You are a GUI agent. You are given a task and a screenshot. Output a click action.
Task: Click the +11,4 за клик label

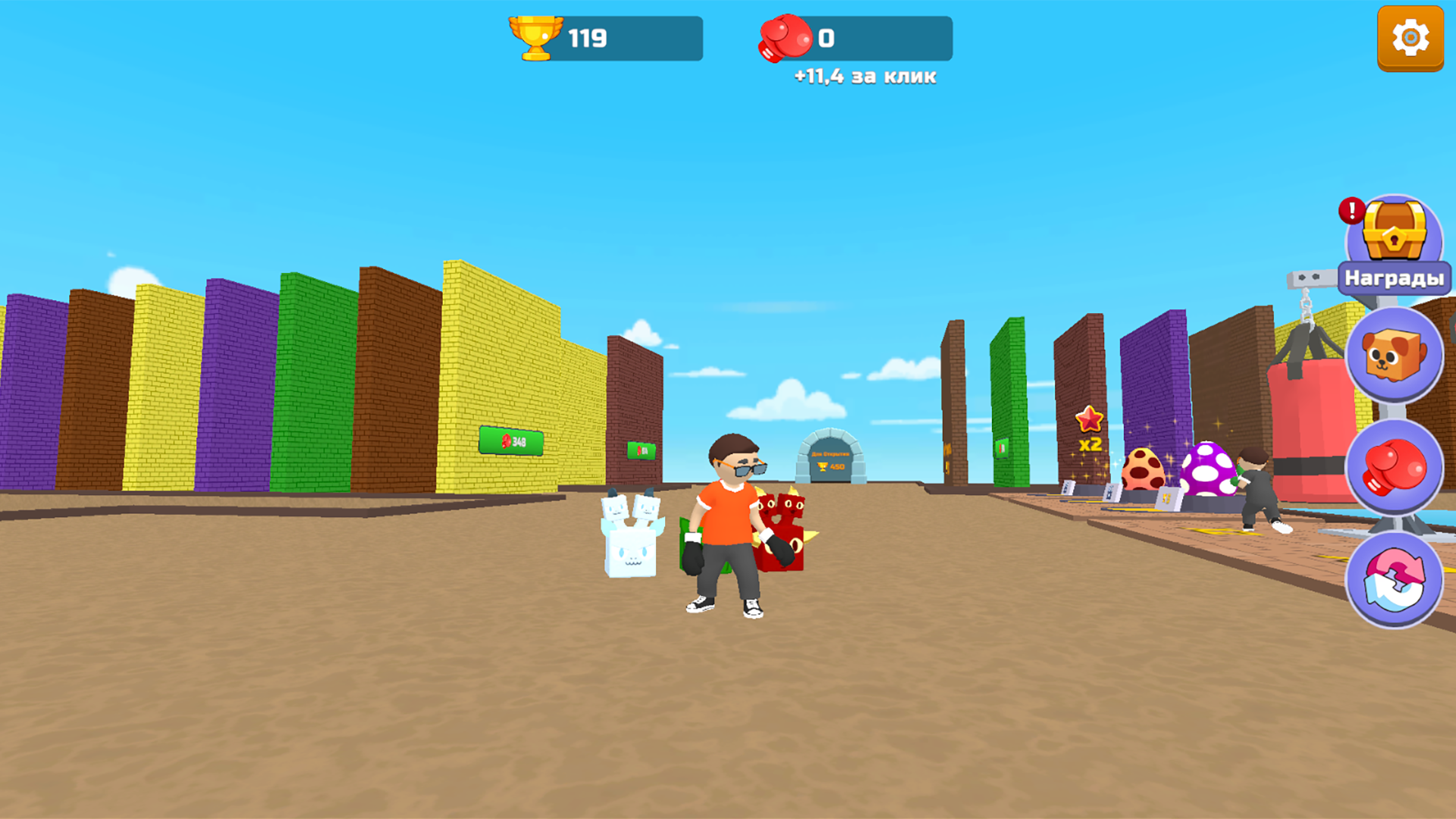[864, 76]
